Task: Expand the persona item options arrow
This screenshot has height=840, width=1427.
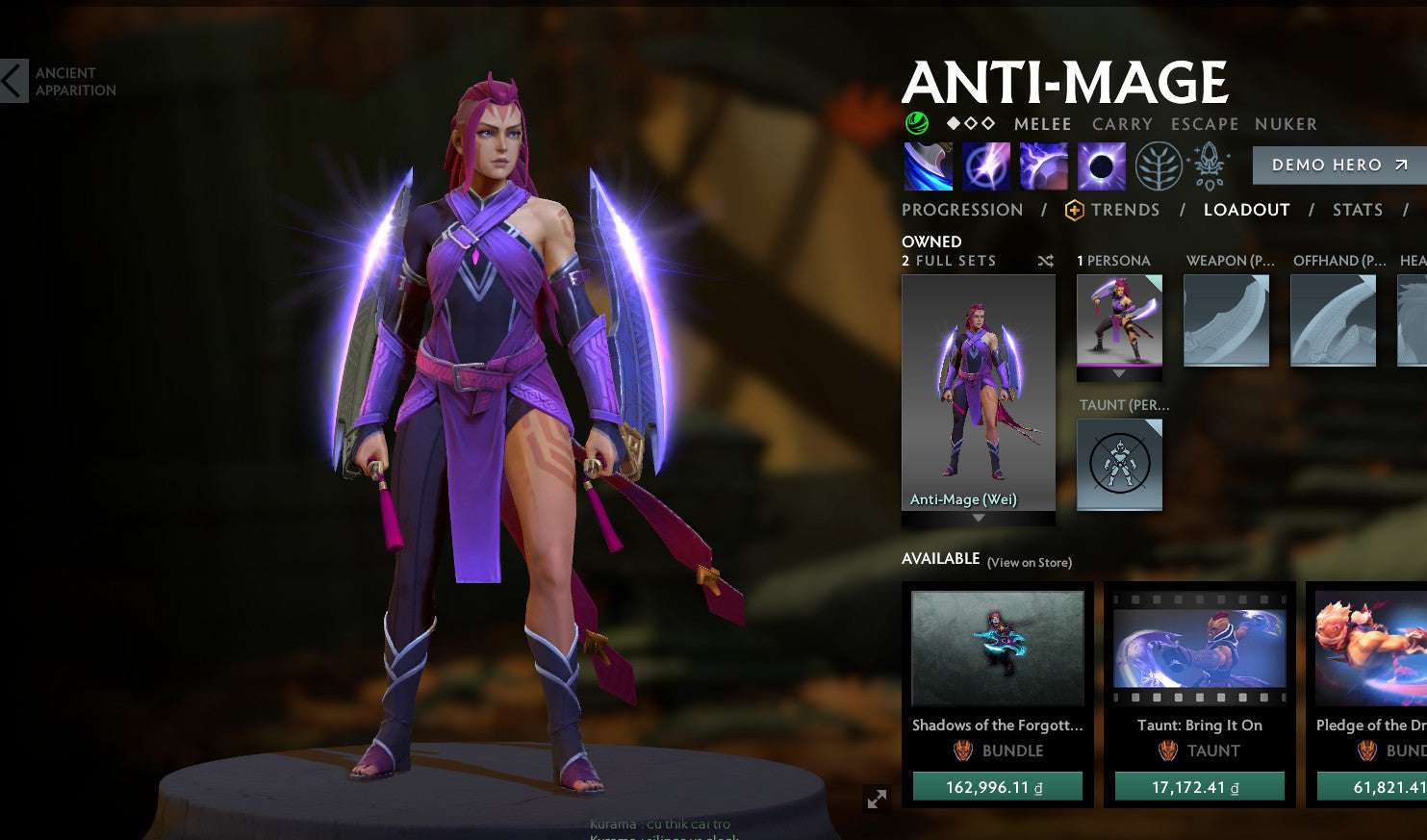Action: 1119,373
